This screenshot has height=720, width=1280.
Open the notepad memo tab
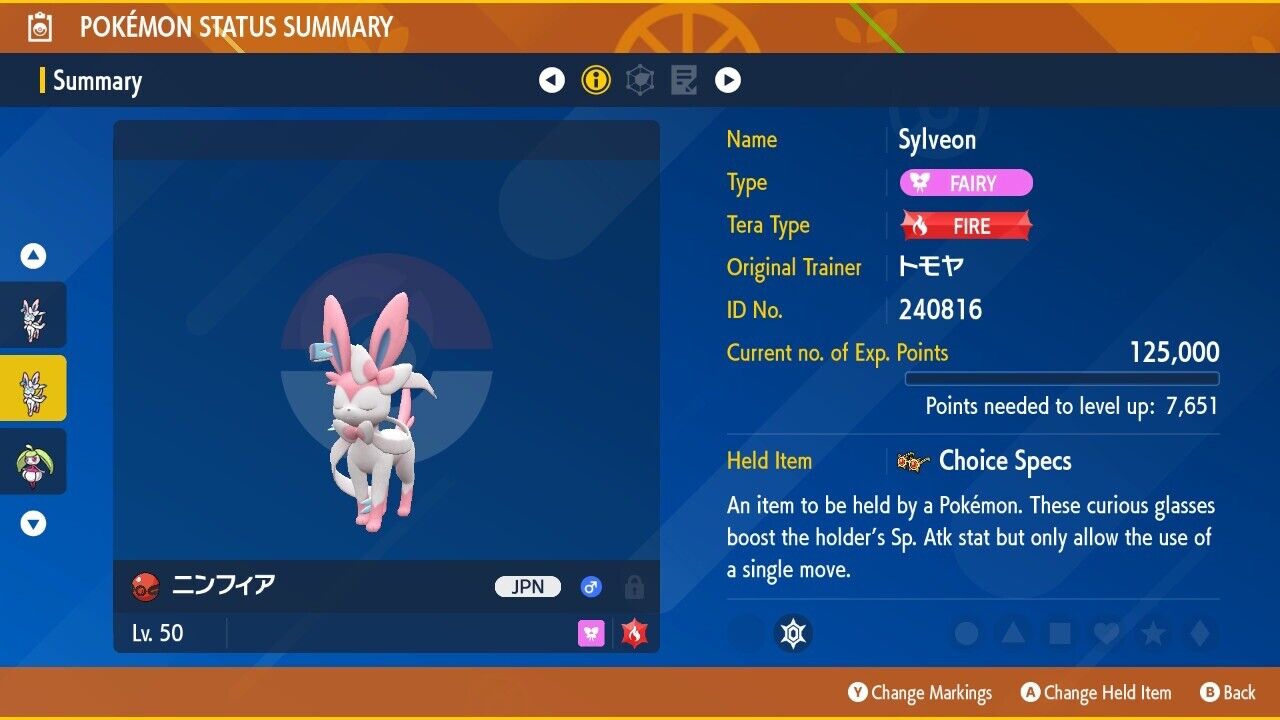pos(684,80)
